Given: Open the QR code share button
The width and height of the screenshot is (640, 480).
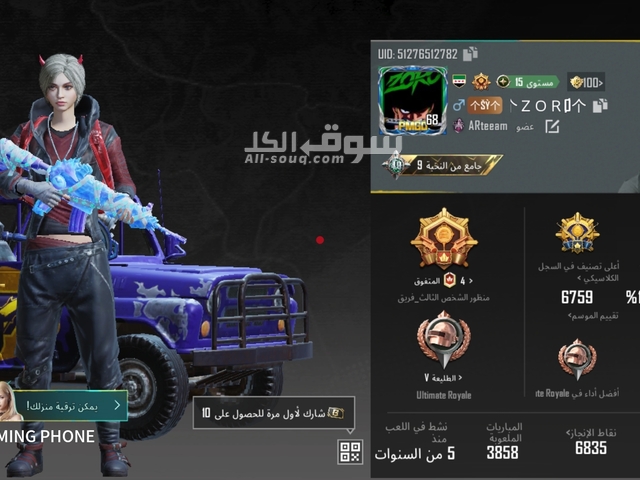Looking at the screenshot, I should [x=349, y=452].
